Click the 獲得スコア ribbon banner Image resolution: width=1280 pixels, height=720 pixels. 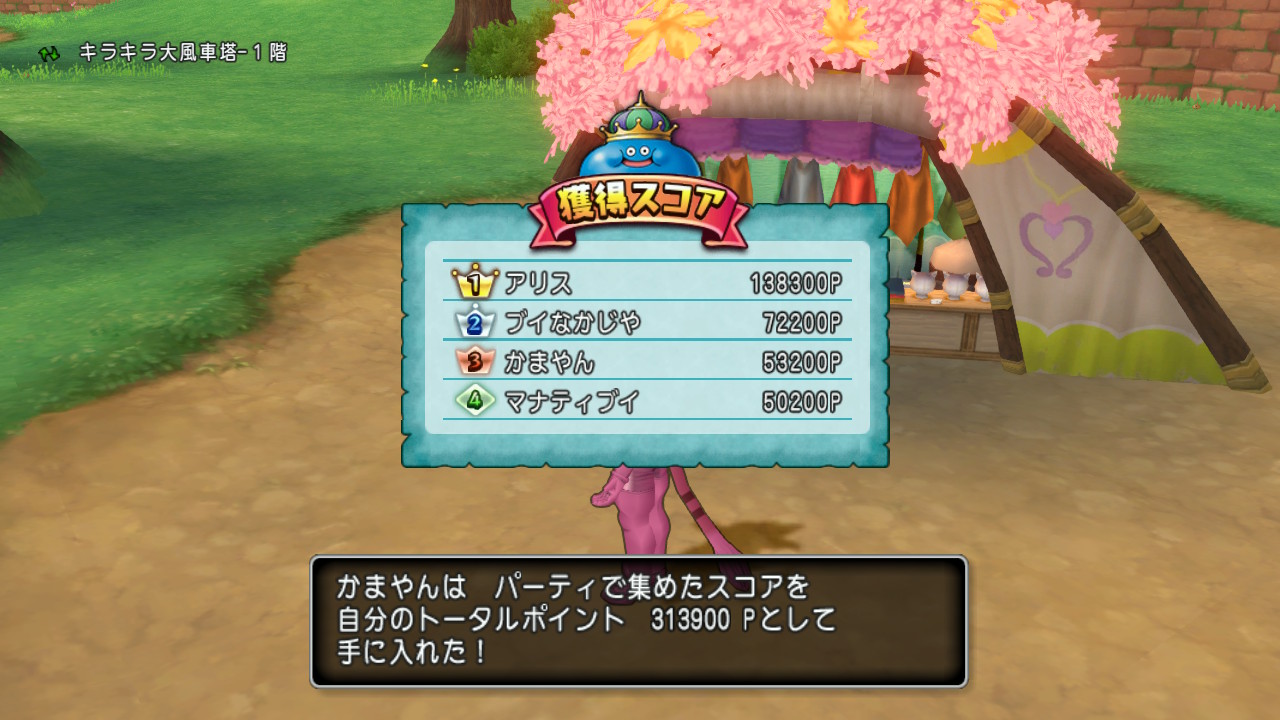click(x=640, y=200)
